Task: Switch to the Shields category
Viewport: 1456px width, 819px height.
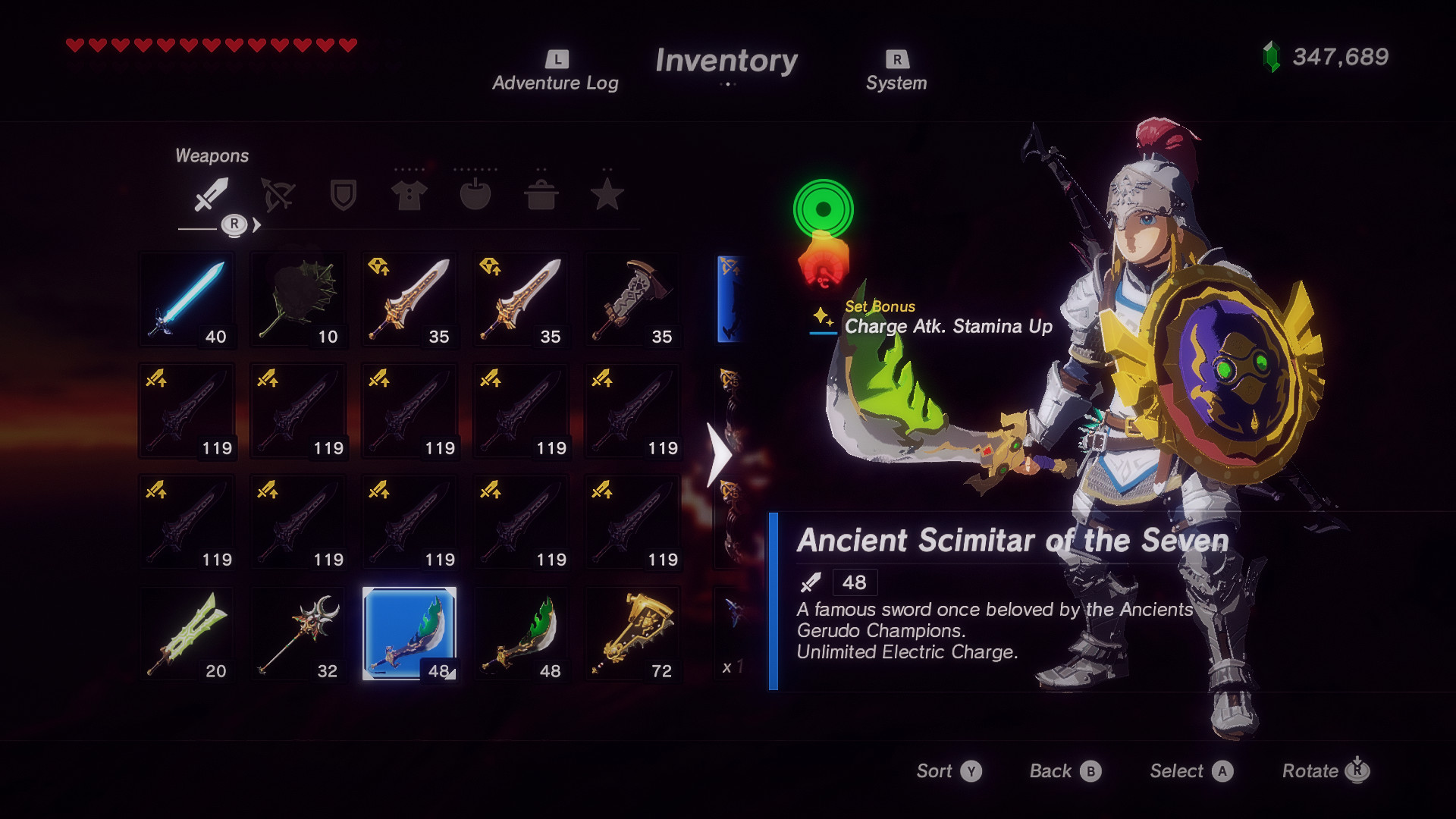Action: [343, 196]
